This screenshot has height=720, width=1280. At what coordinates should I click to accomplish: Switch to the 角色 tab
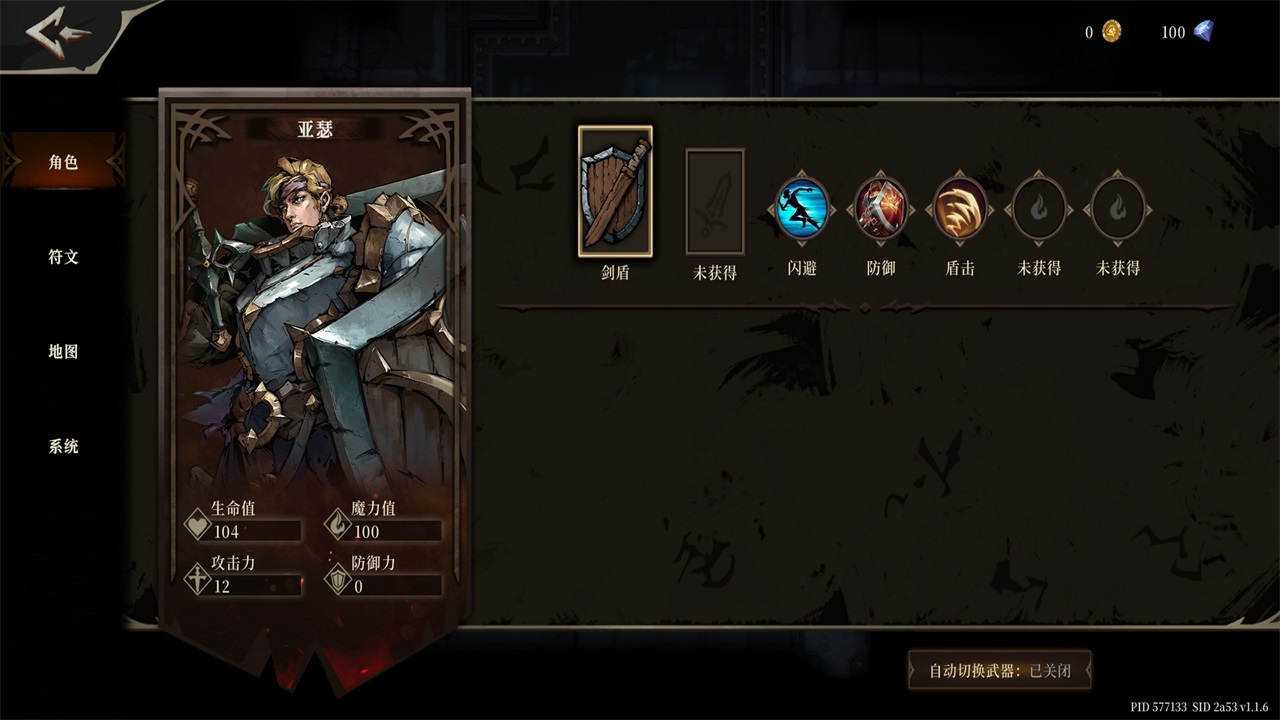[x=63, y=162]
